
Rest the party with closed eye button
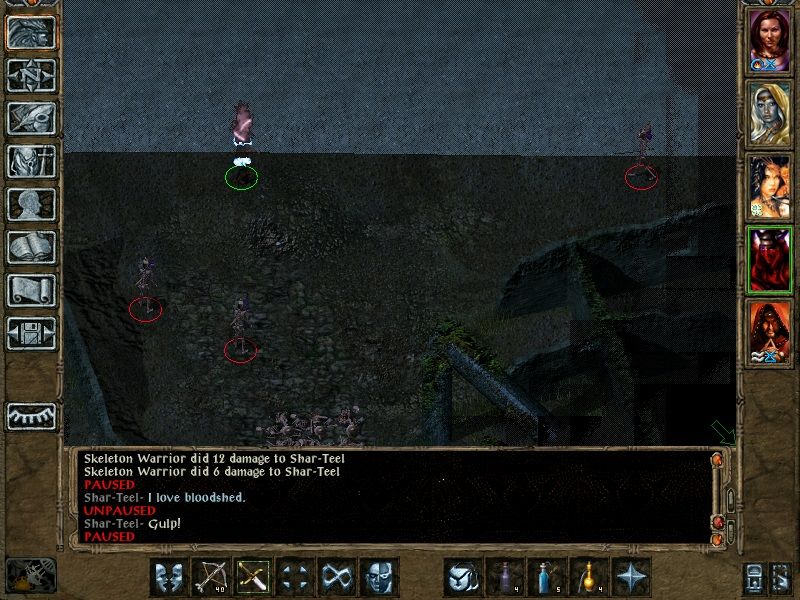(x=31, y=415)
